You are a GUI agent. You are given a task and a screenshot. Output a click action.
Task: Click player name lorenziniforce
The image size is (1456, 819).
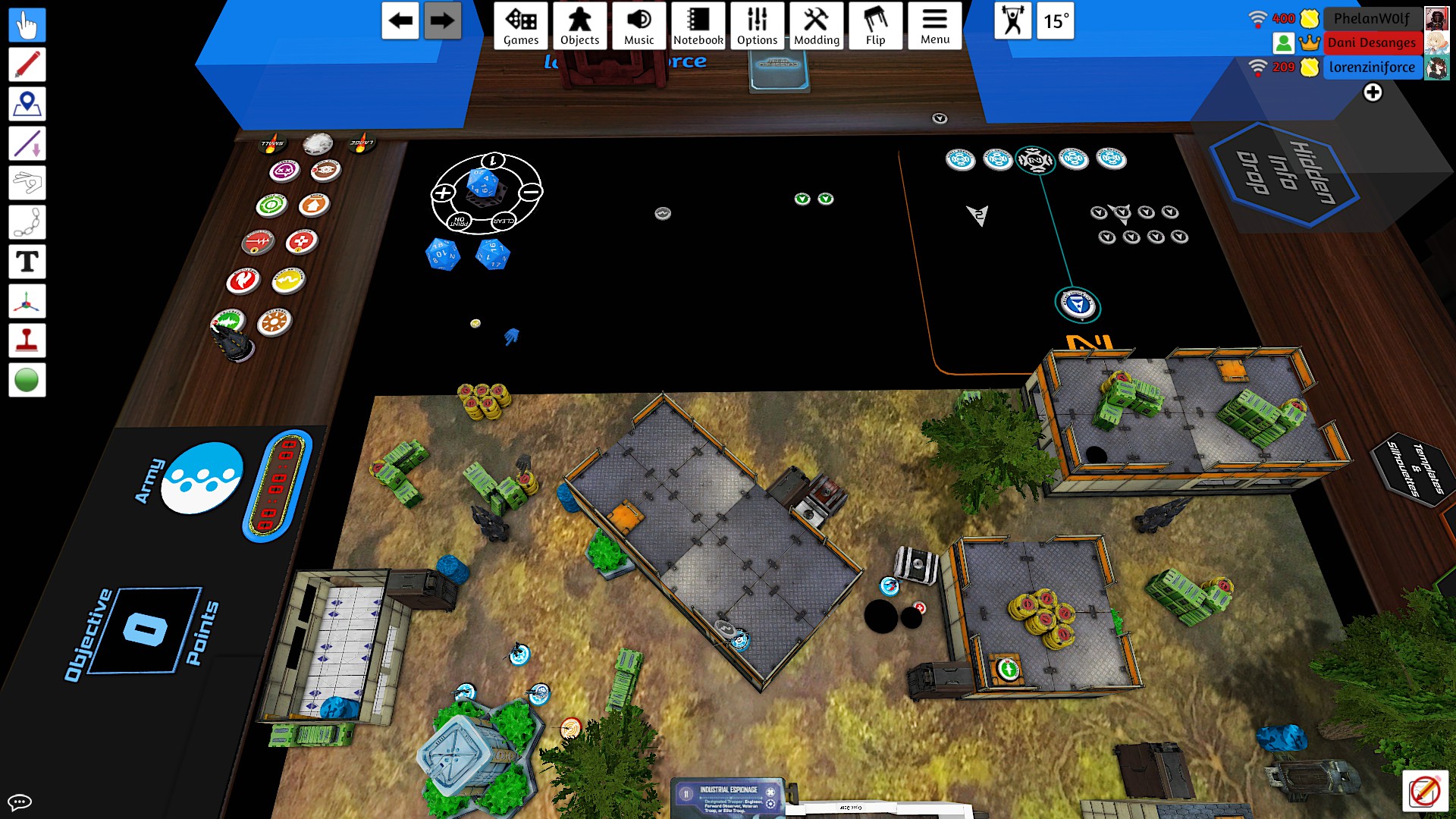pos(1371,67)
